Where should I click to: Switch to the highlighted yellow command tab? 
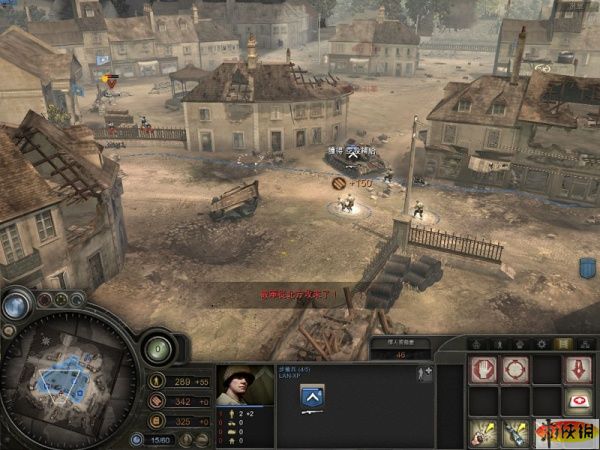(562, 344)
